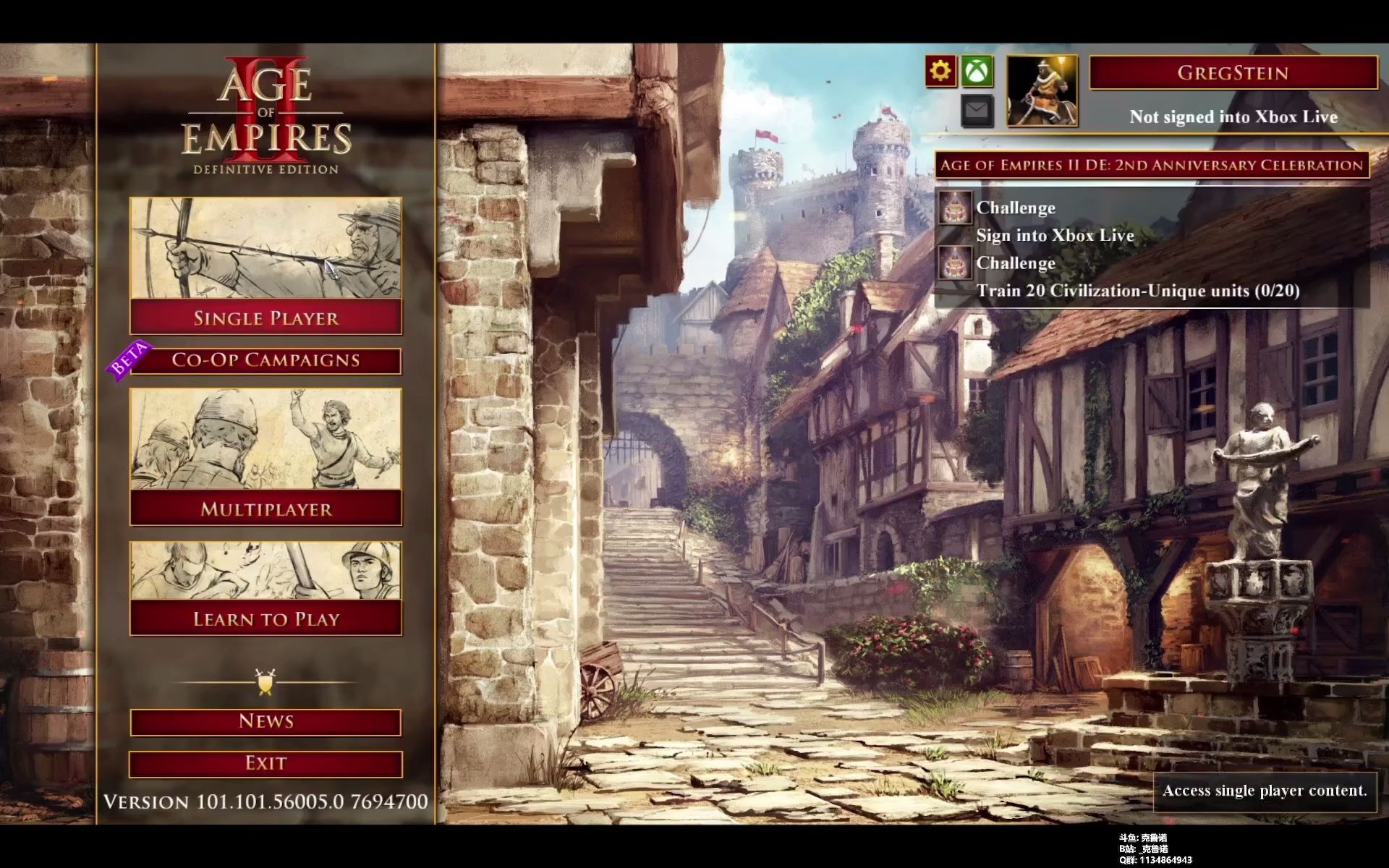Open settings with the gear icon

click(940, 71)
